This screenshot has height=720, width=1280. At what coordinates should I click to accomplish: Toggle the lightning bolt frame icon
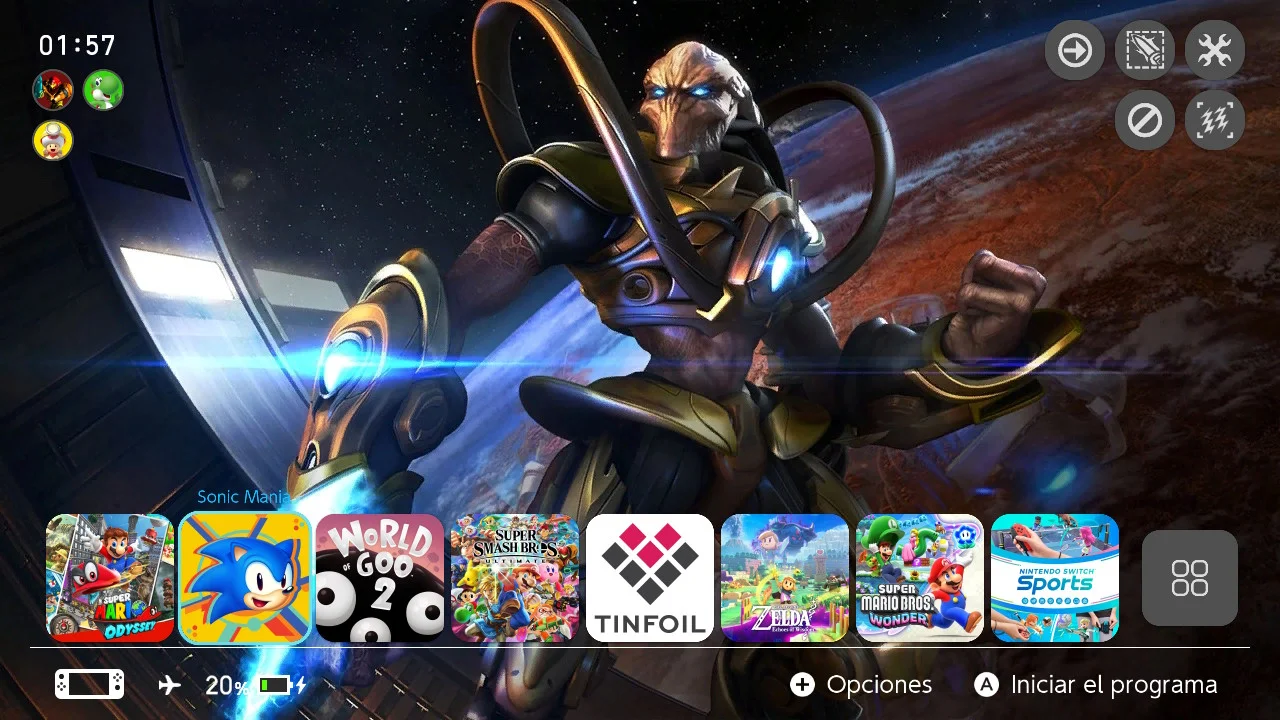coord(1213,120)
